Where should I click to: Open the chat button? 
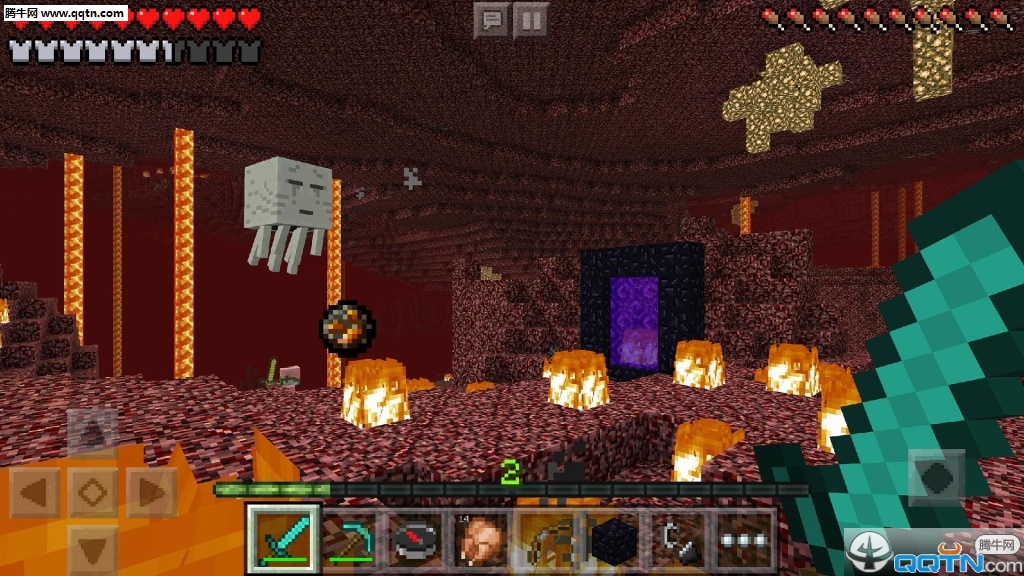(x=491, y=19)
